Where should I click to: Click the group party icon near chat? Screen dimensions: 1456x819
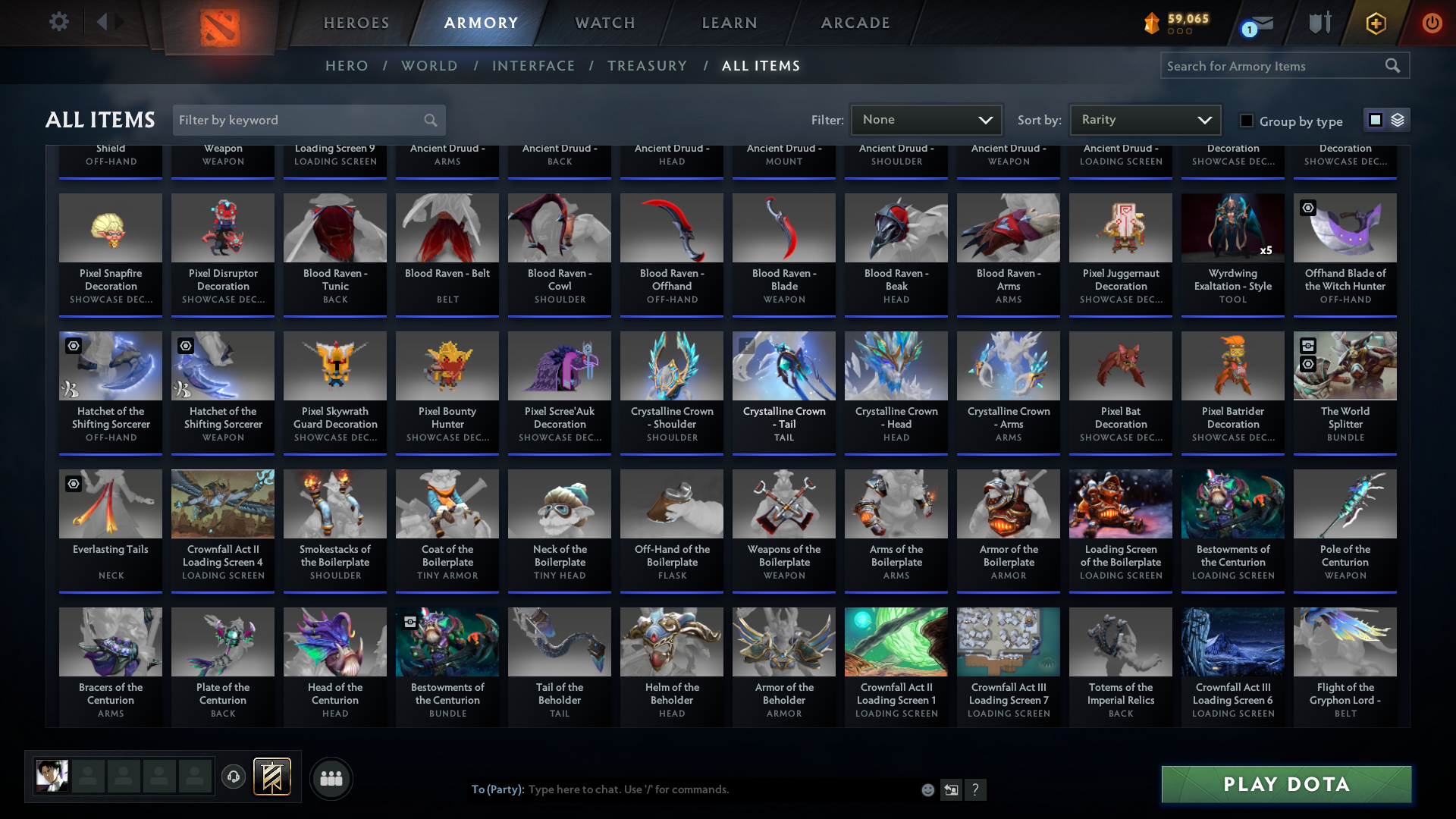[x=331, y=778]
